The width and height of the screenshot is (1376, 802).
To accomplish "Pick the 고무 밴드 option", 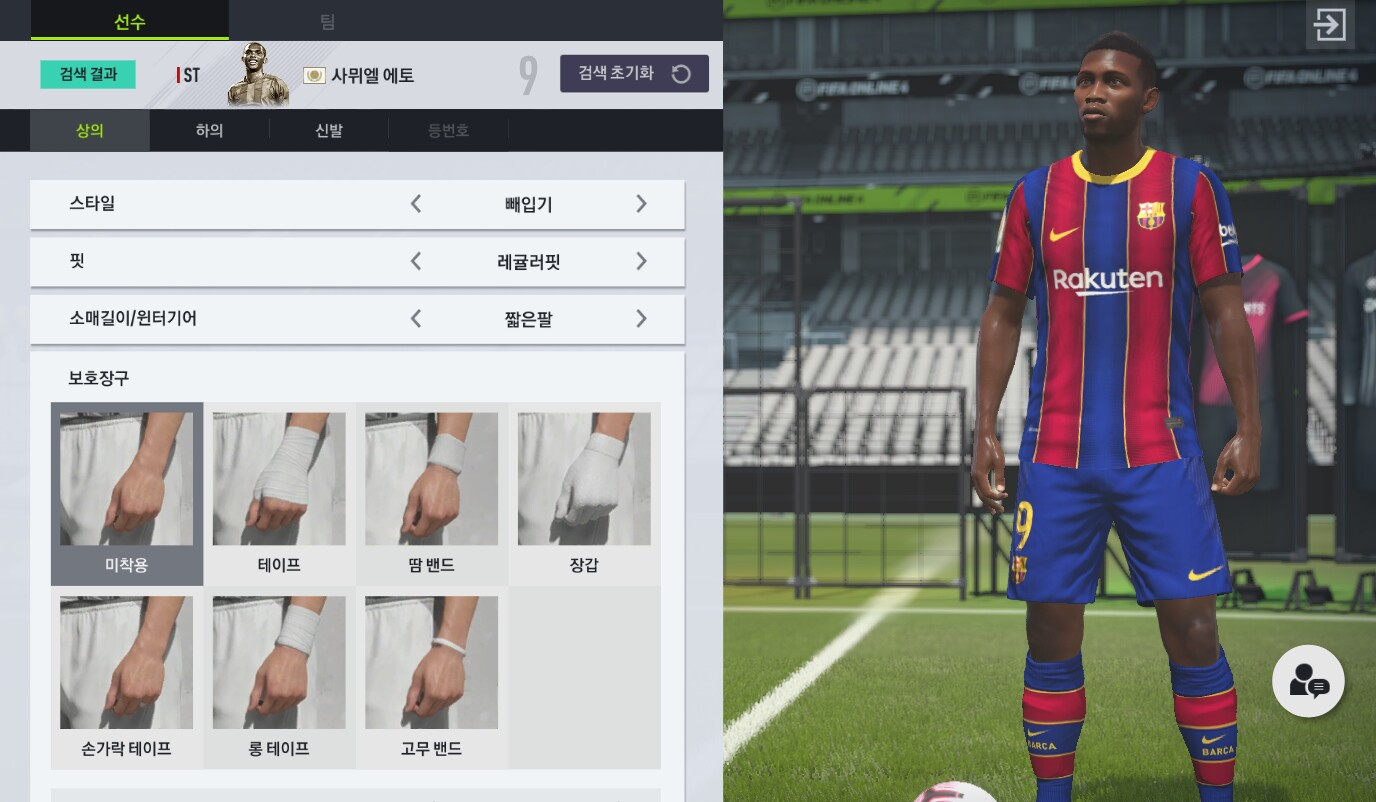I will click(x=432, y=677).
